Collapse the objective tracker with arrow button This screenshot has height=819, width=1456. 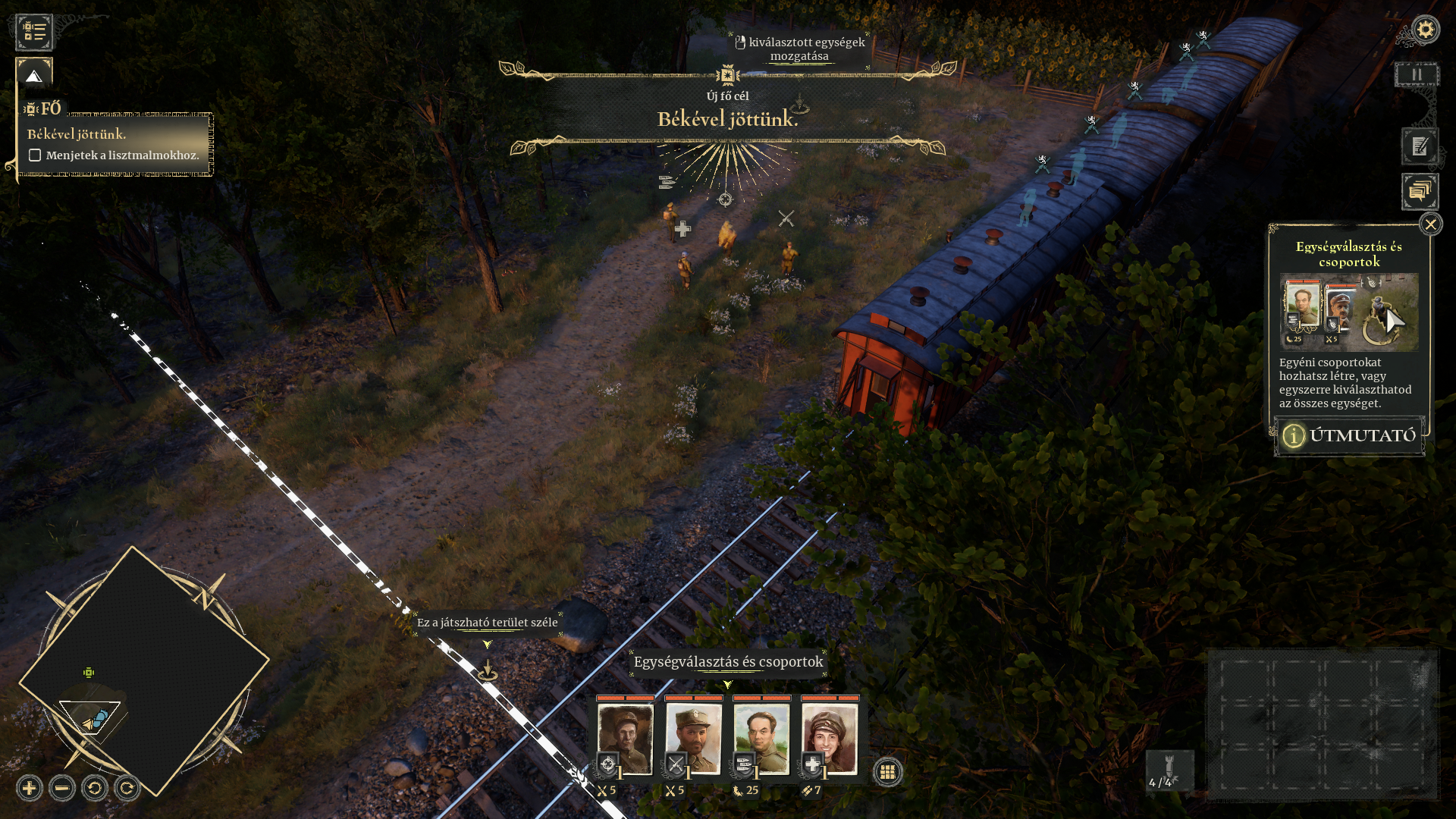(x=34, y=75)
